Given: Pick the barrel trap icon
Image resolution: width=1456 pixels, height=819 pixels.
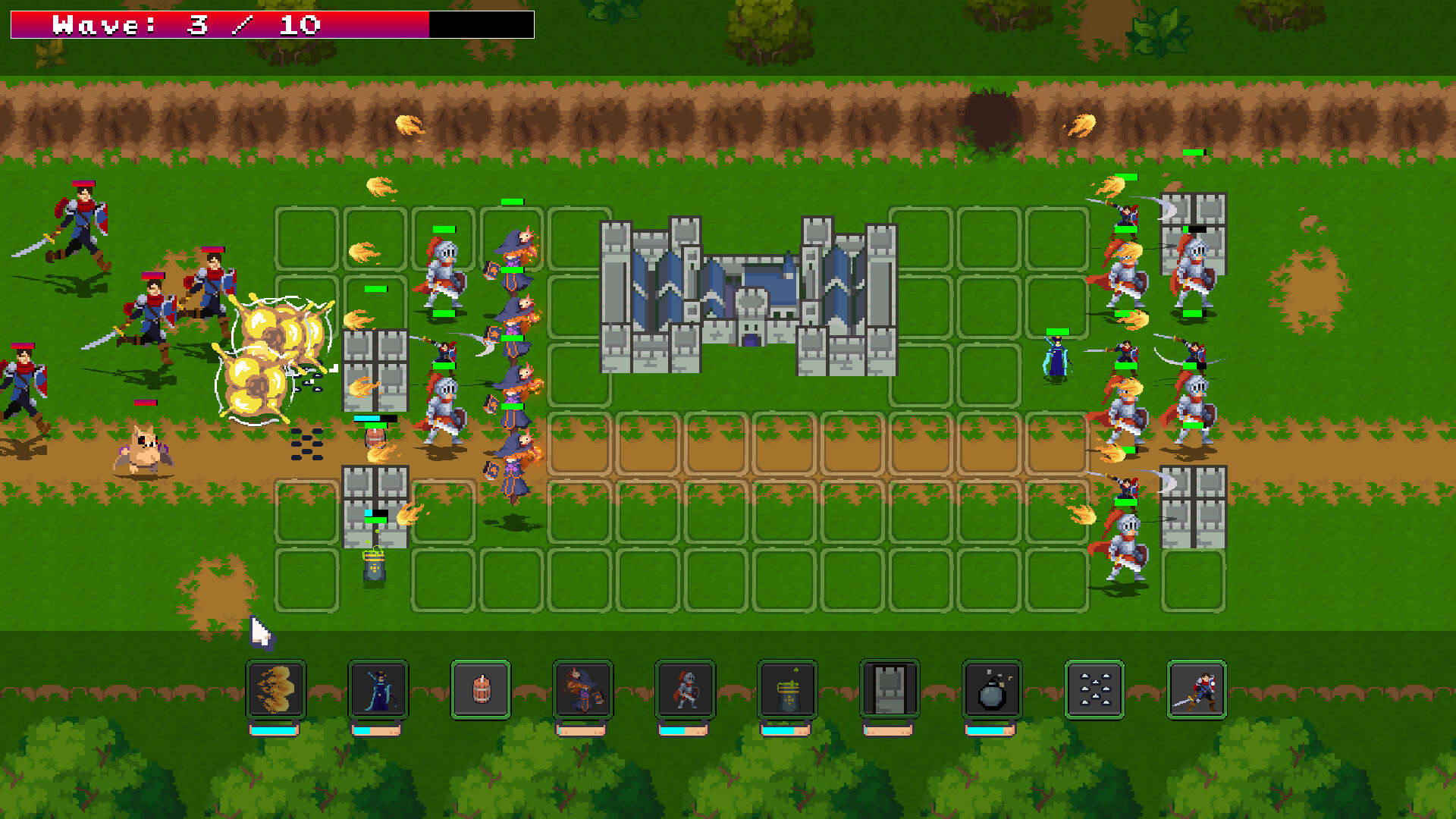Looking at the screenshot, I should click(481, 690).
